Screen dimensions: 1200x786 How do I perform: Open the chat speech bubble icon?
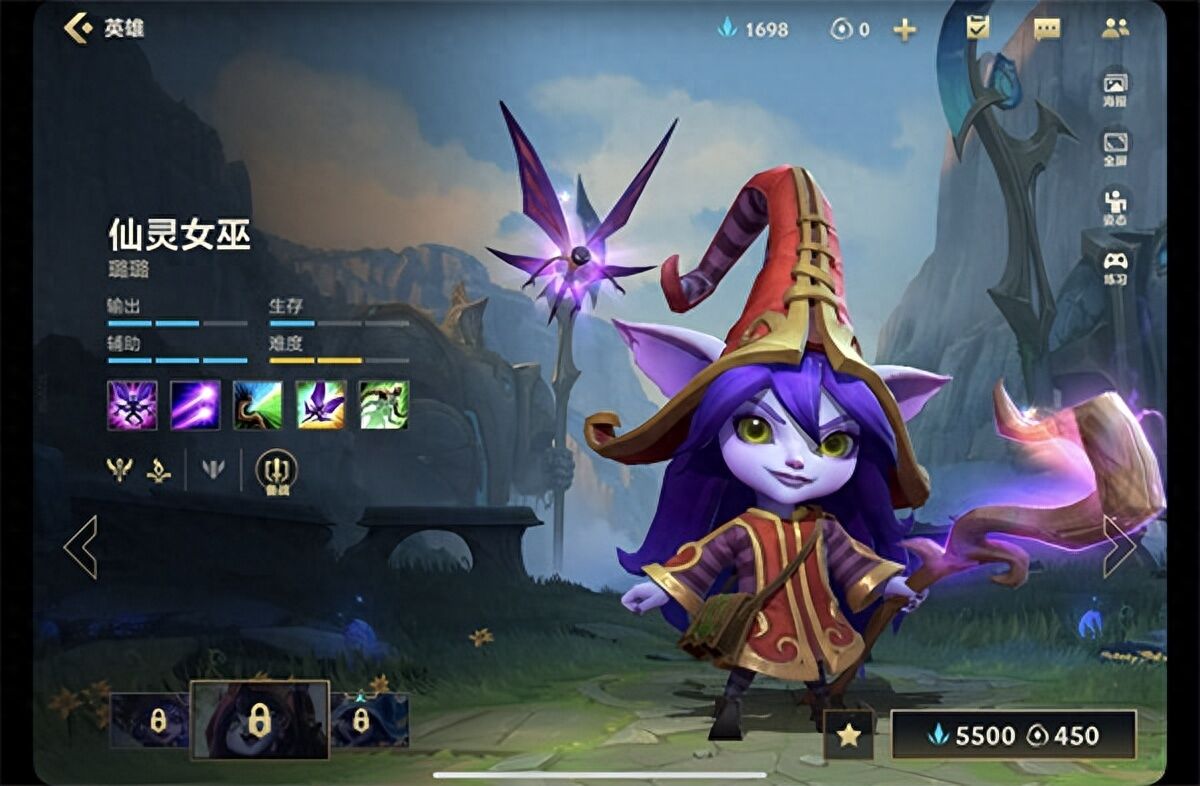1047,29
